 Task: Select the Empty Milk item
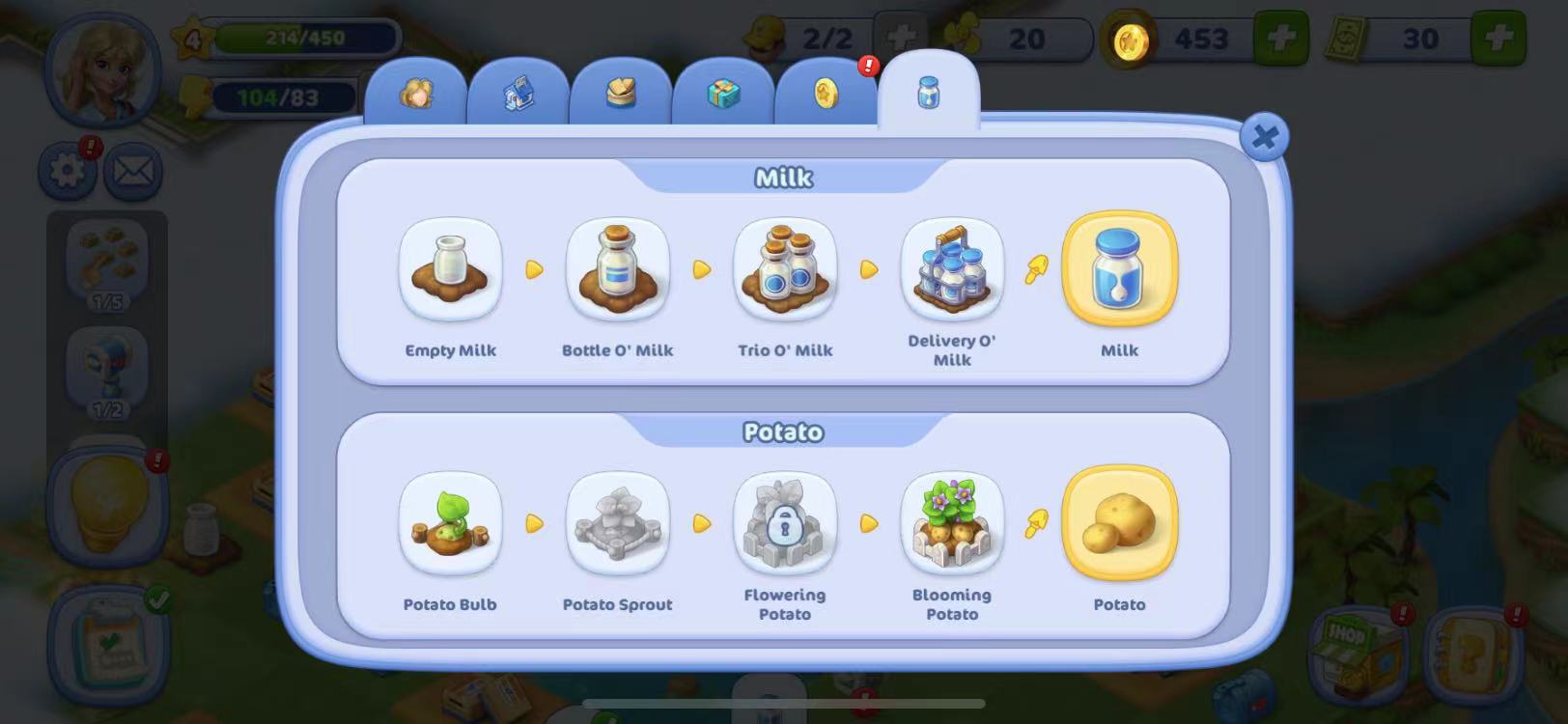(450, 269)
